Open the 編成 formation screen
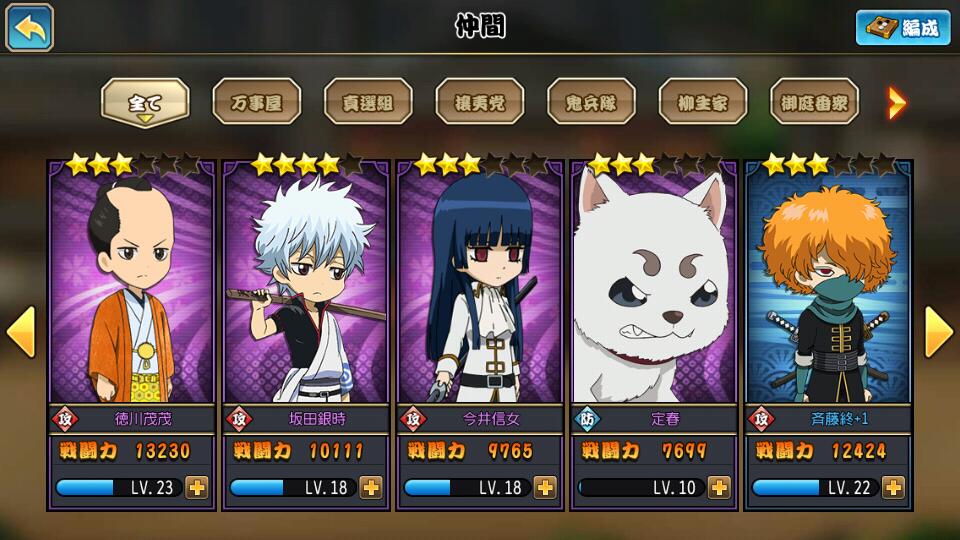The height and width of the screenshot is (540, 960). tap(902, 27)
